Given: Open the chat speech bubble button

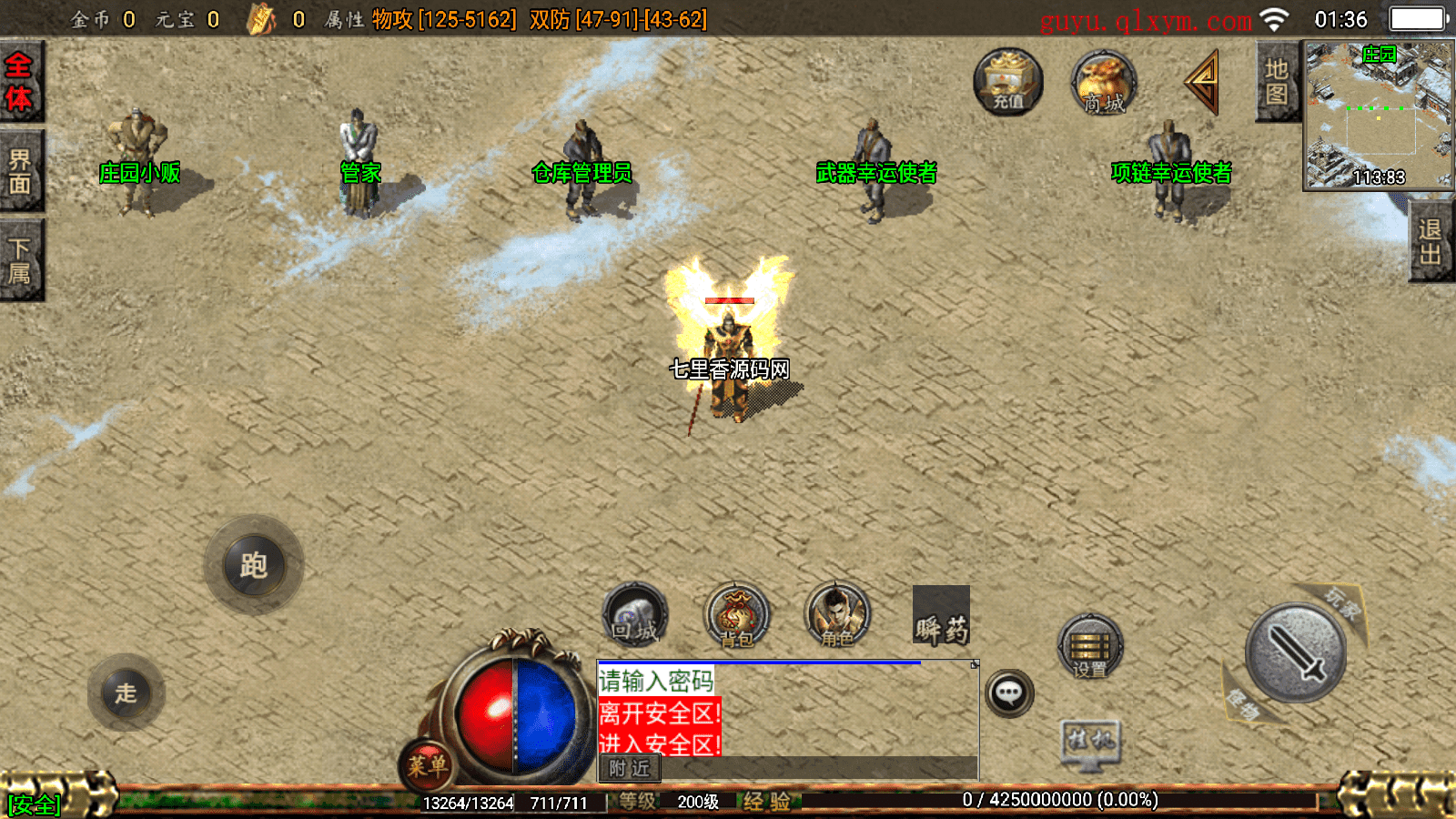Looking at the screenshot, I should click(x=1008, y=693).
